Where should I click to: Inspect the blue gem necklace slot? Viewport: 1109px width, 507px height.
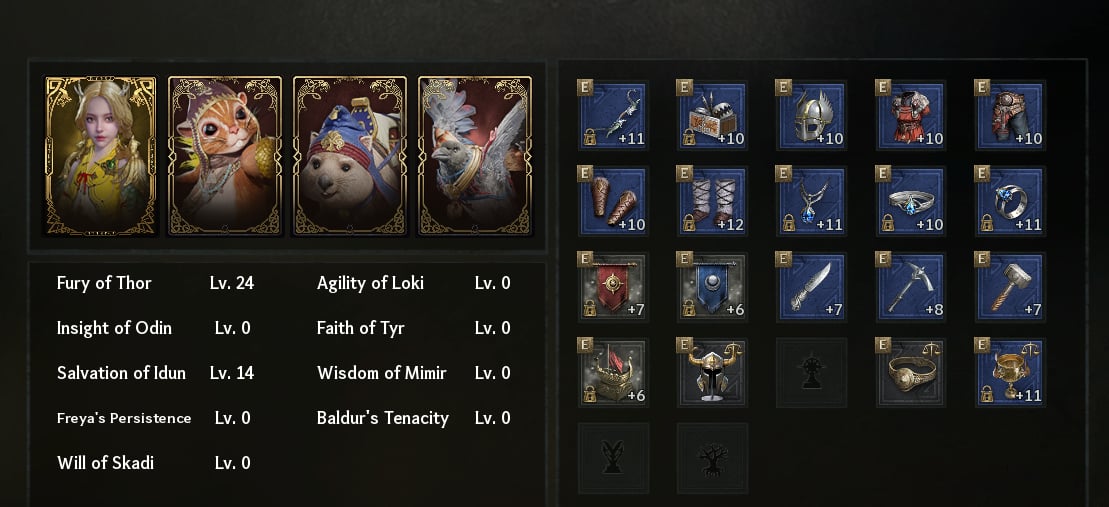[x=812, y=201]
